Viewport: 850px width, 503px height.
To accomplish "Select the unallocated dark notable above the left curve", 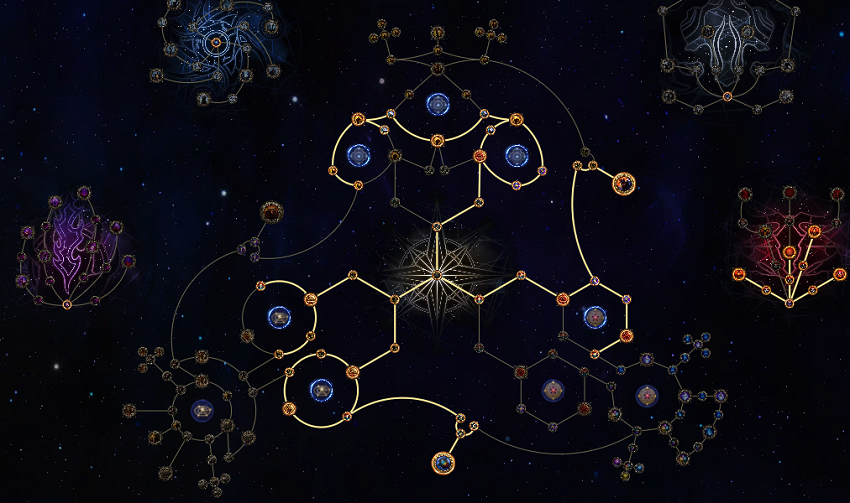I will pos(271,212).
